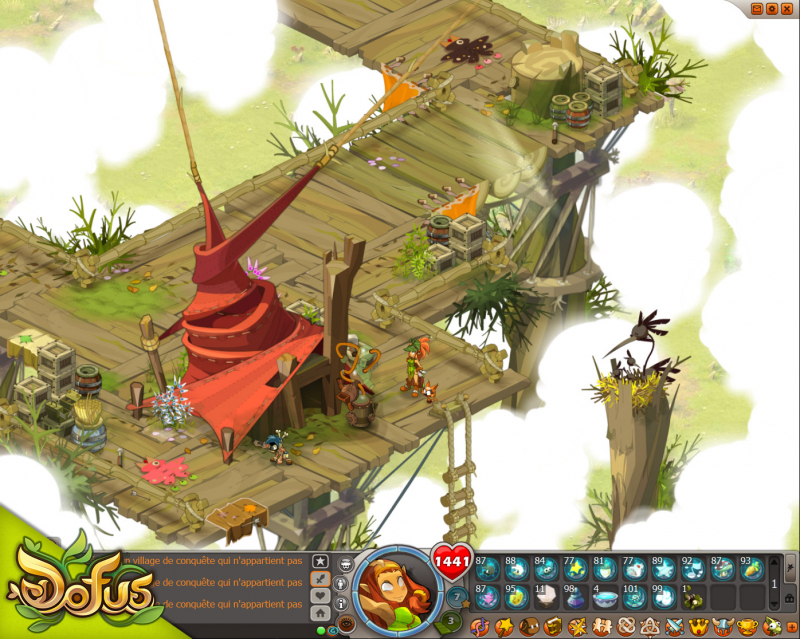Use the potion flask with 98 count
This screenshot has width=800, height=639.
[575, 597]
